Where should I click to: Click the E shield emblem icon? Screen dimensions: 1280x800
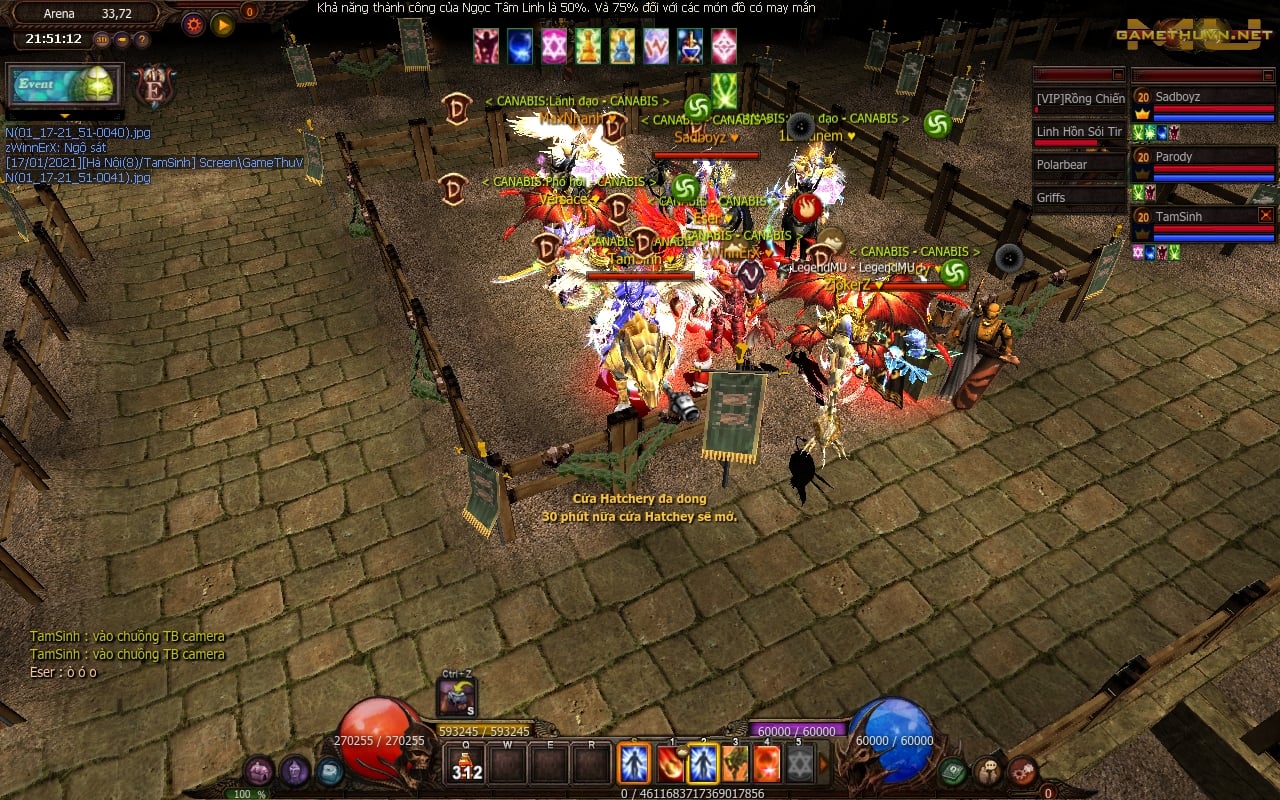coord(153,87)
